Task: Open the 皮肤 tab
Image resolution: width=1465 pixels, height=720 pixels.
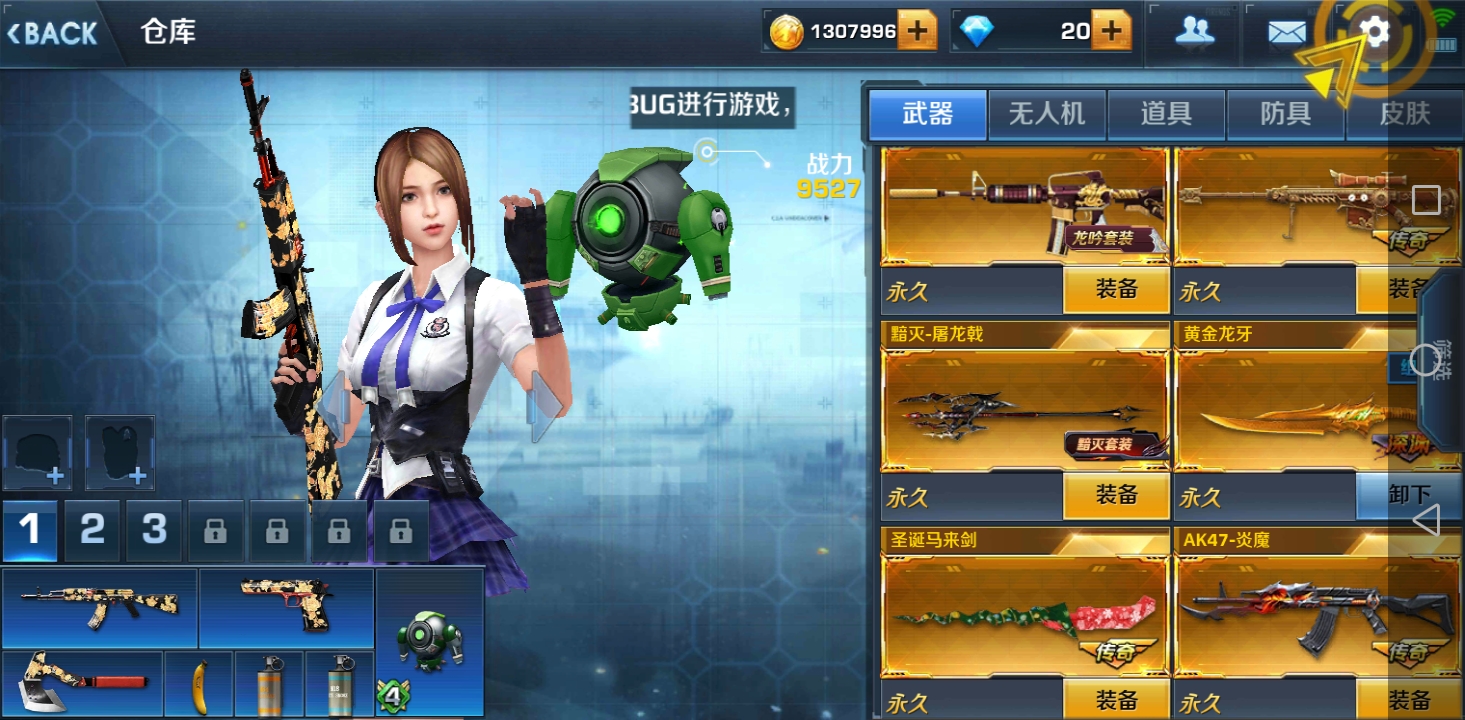Action: 1404,114
